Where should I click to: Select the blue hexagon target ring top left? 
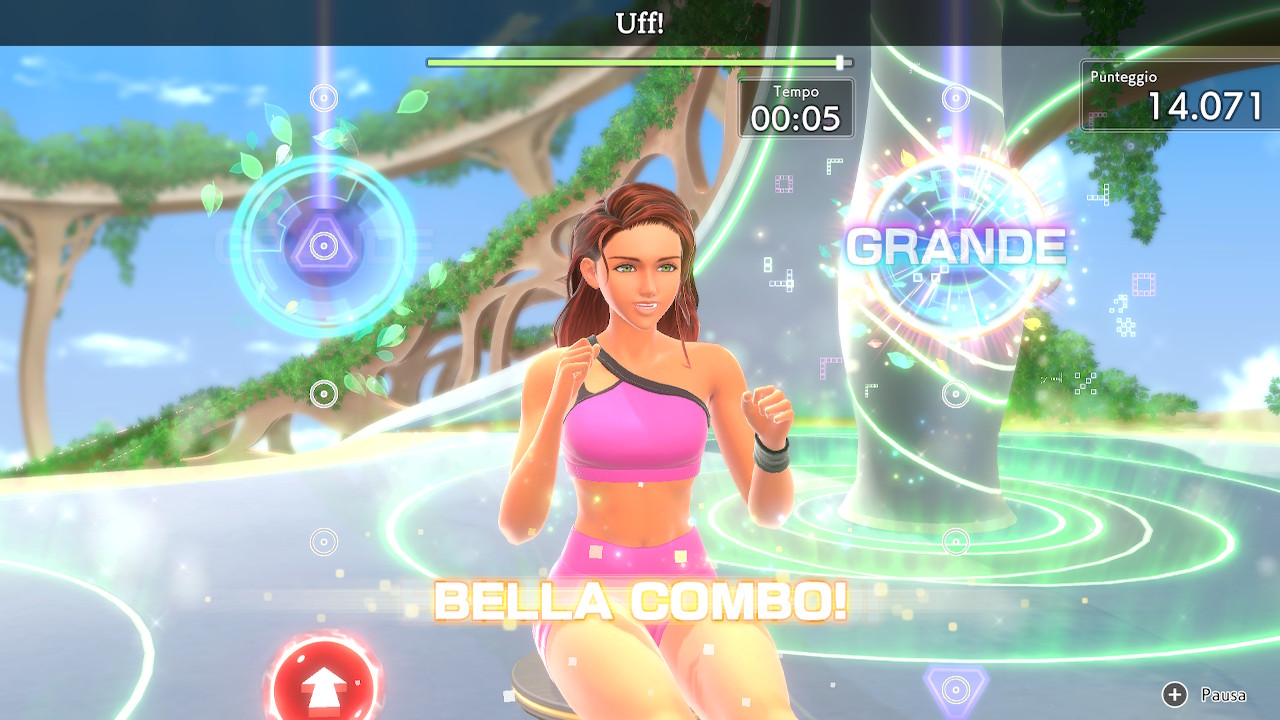click(x=321, y=247)
